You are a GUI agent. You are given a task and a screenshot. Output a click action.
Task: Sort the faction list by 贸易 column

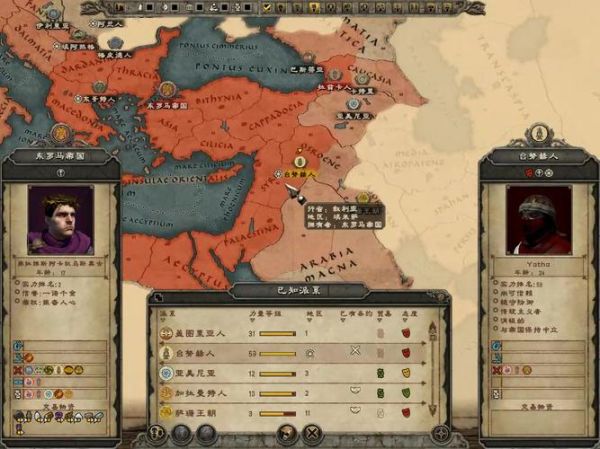pos(381,315)
